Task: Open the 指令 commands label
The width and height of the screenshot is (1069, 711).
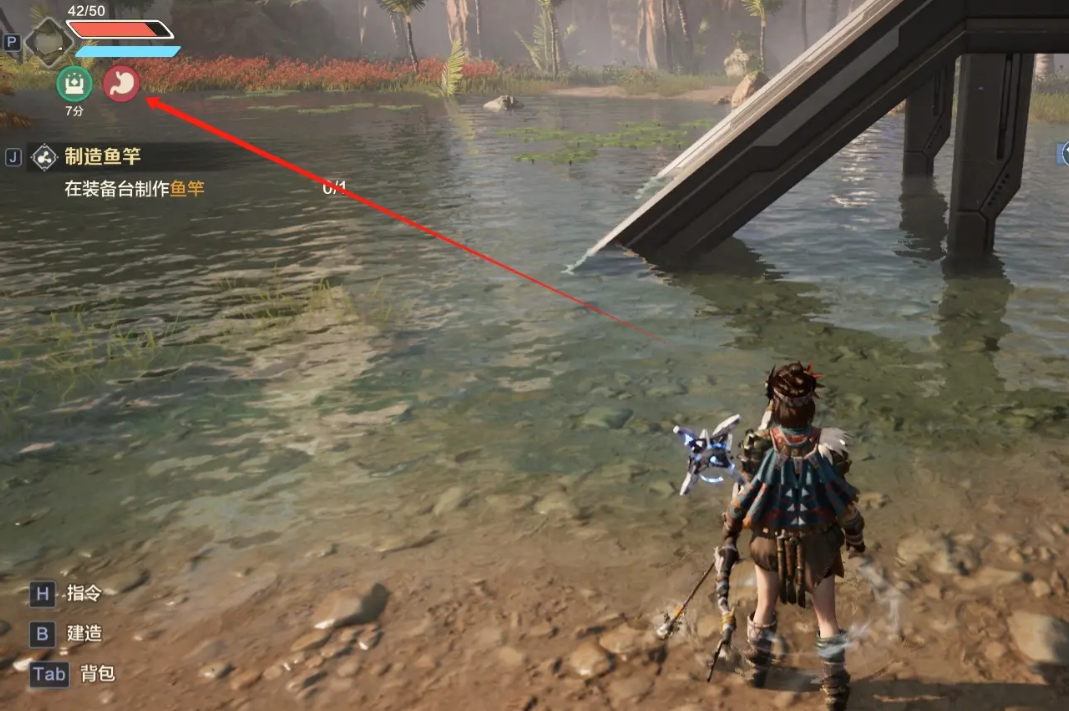Action: click(x=84, y=593)
